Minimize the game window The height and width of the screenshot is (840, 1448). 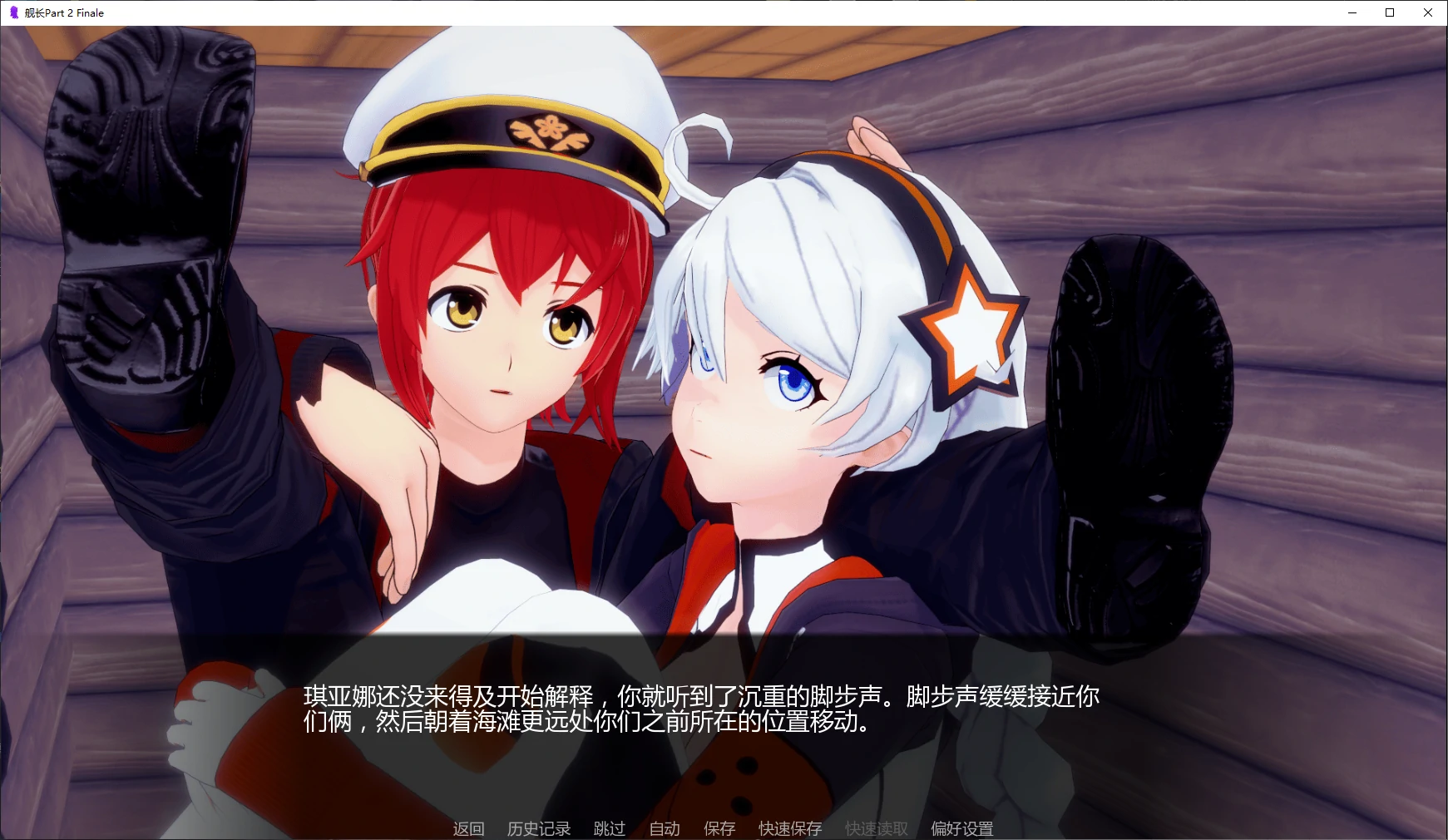[x=1352, y=12]
